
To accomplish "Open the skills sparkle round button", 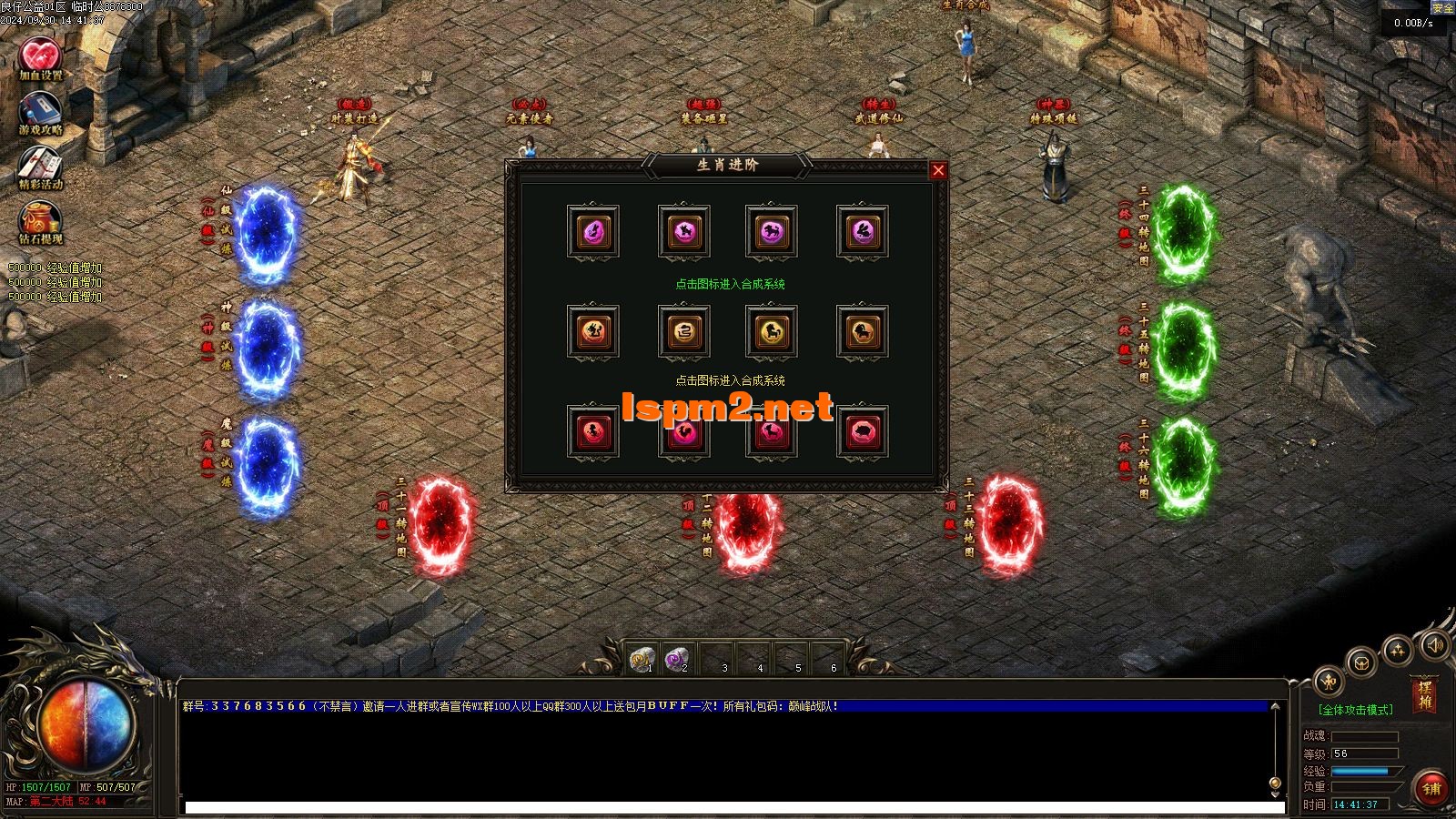I will click(1397, 650).
